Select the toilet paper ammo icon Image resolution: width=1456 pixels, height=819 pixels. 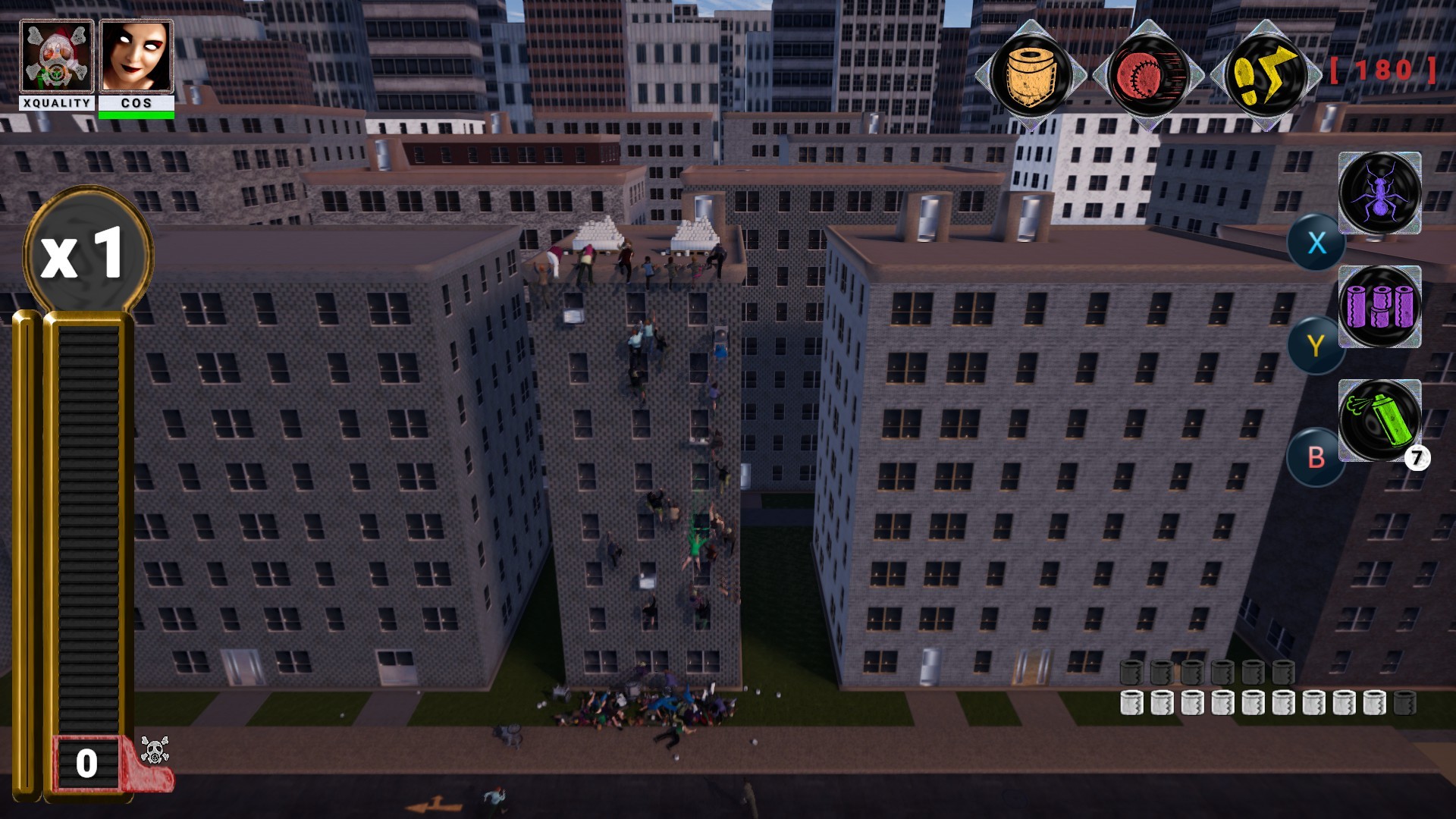[1031, 72]
